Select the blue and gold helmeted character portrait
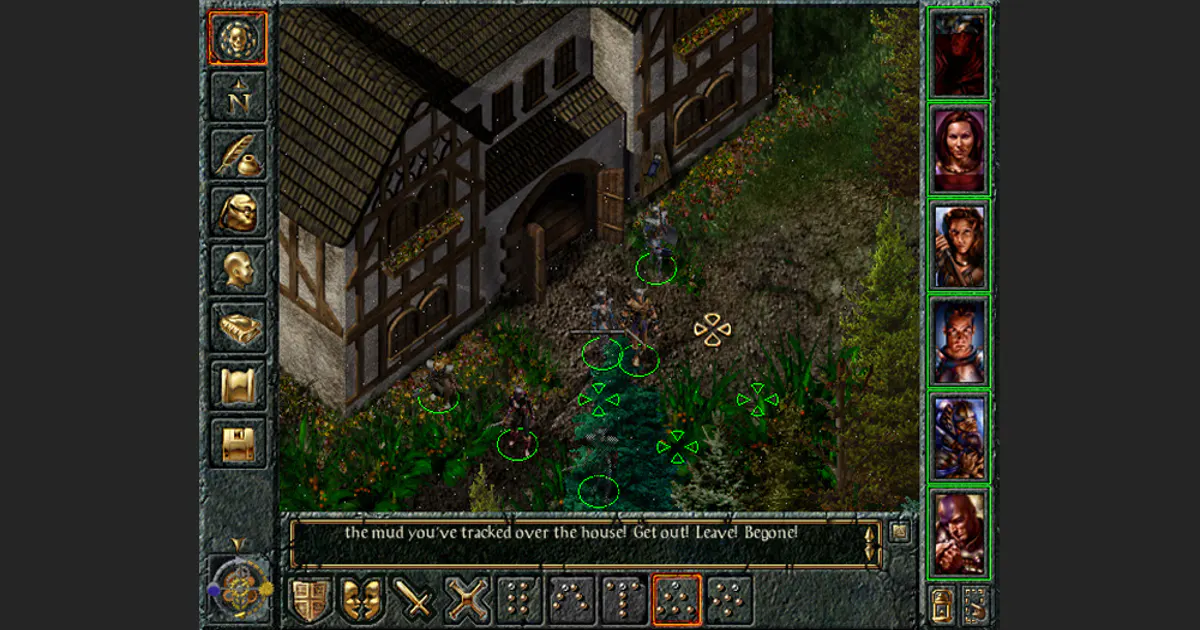 click(x=959, y=437)
